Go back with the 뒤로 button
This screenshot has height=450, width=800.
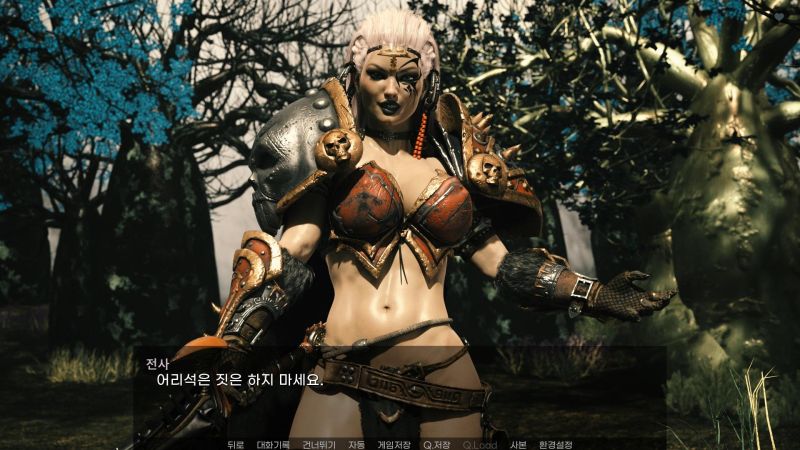(x=236, y=444)
